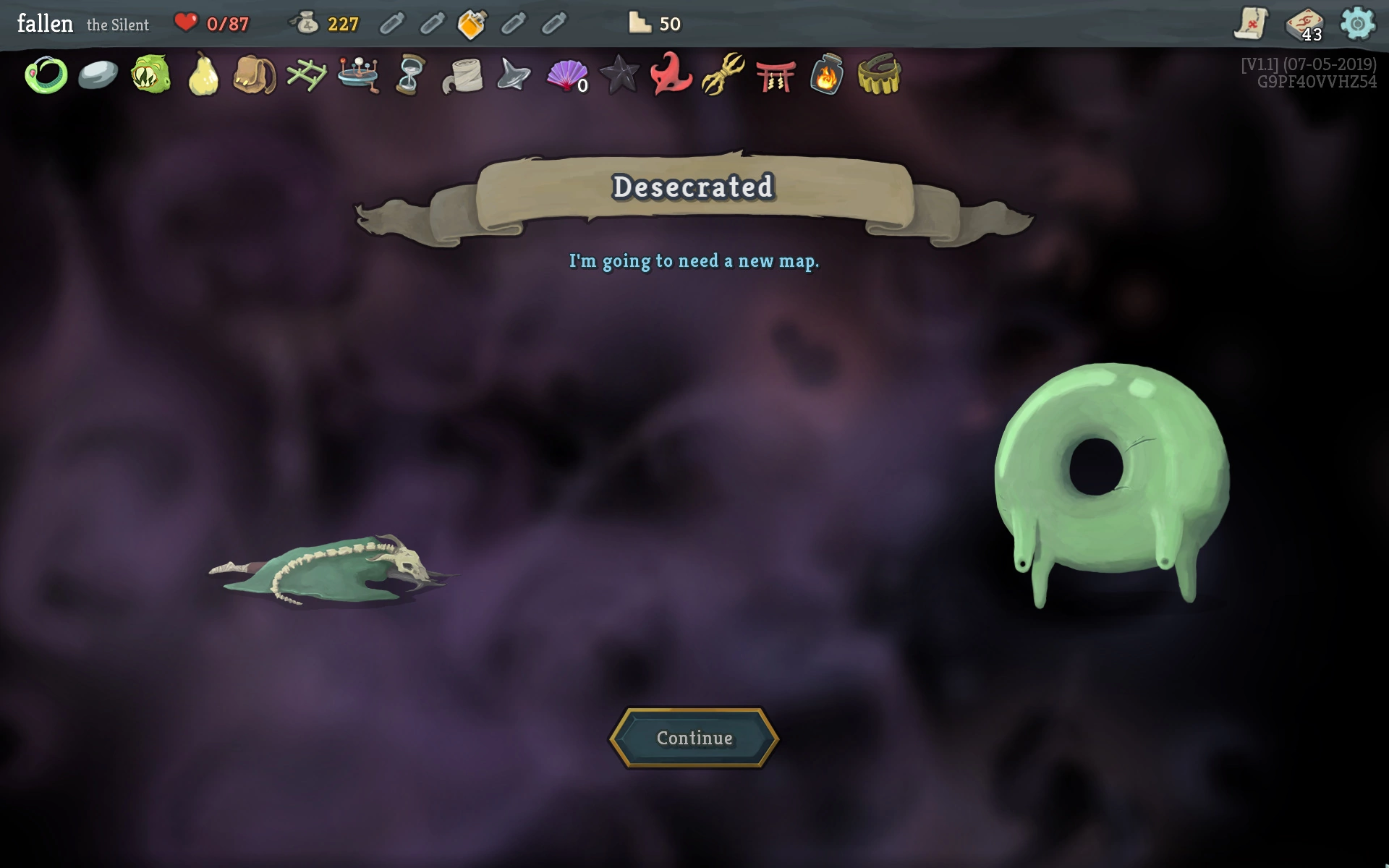Inspect the green monster head relic
Screen dimensions: 1389x868
[150, 75]
